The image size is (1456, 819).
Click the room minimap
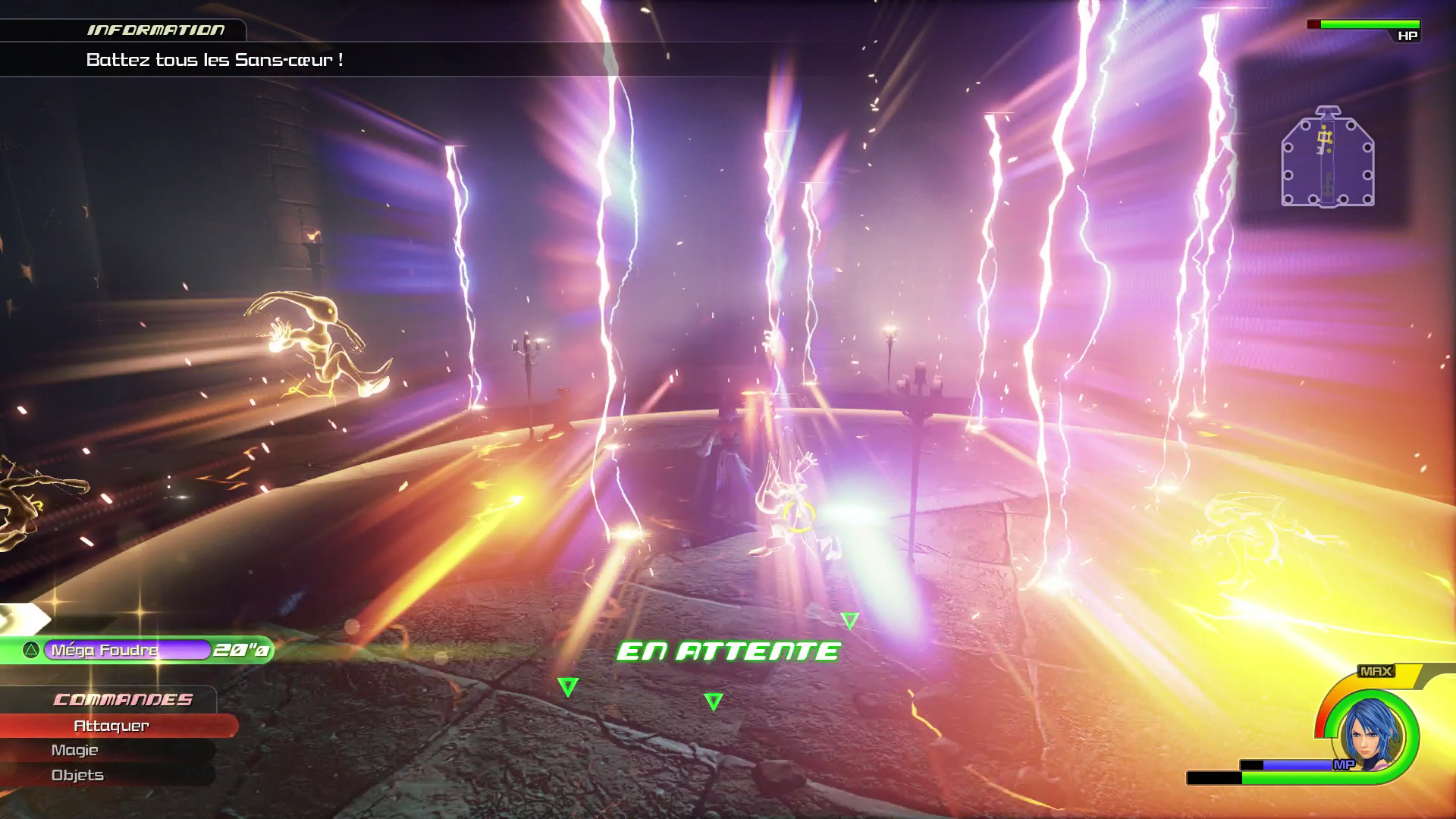[x=1327, y=158]
